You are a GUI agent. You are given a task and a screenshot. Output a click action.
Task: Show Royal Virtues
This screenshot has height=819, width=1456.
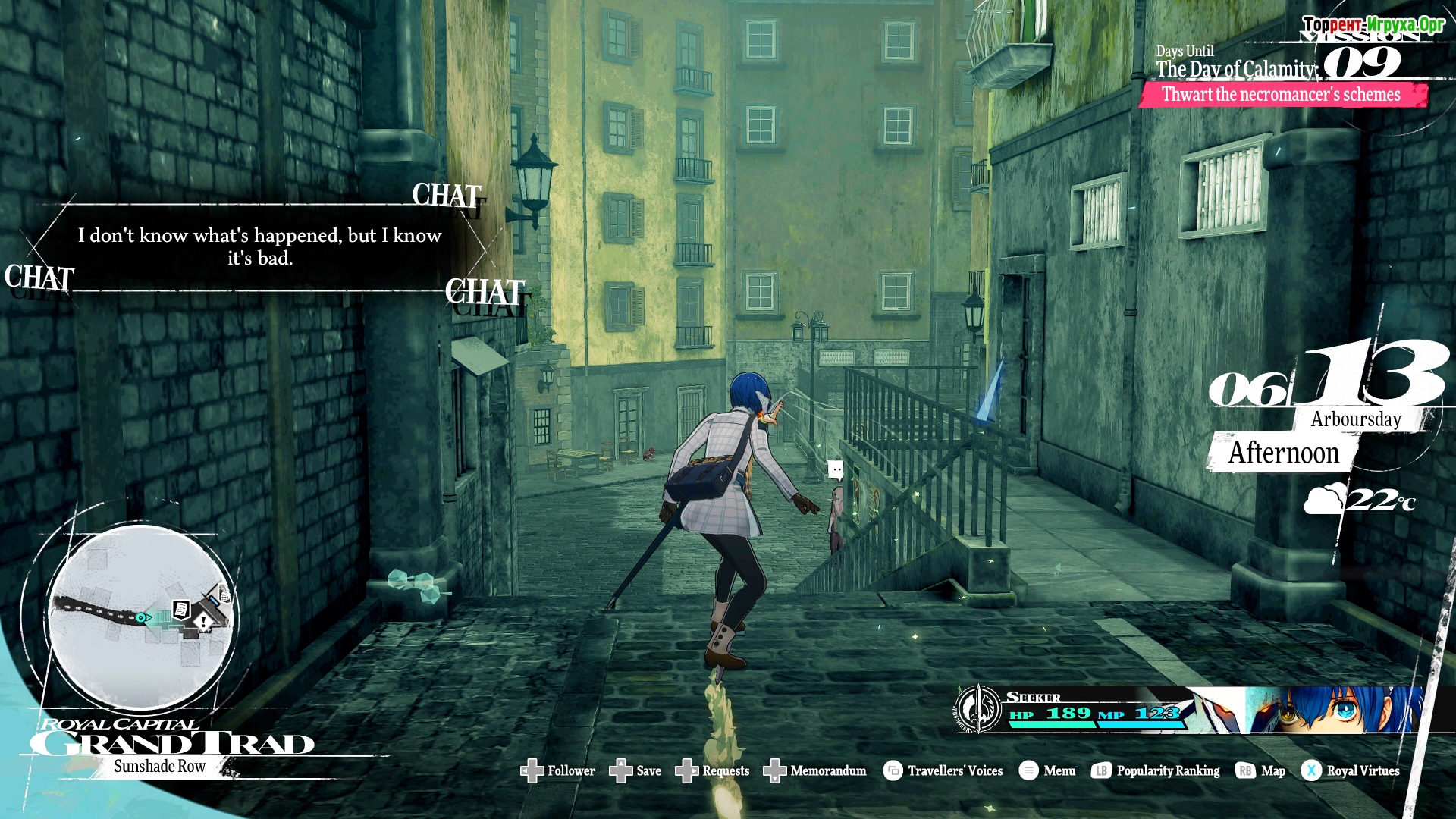coord(1351,770)
